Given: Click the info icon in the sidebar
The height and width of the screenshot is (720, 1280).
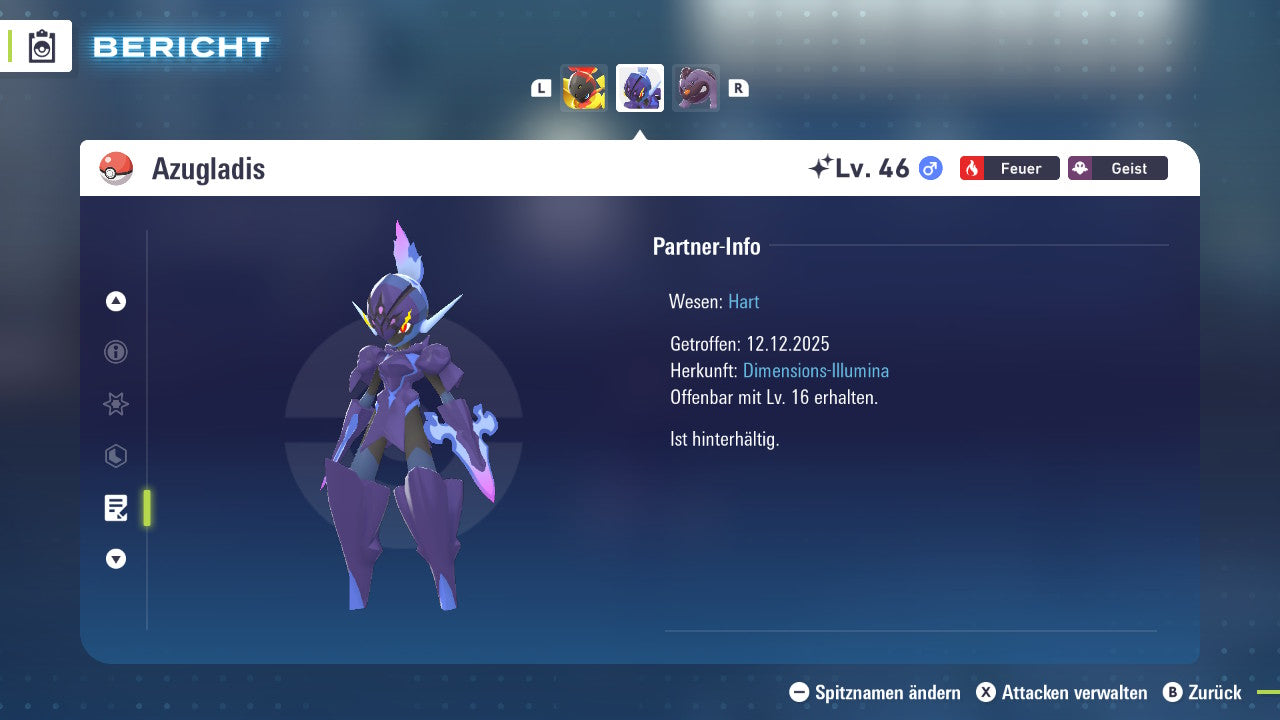Looking at the screenshot, I should pos(115,352).
